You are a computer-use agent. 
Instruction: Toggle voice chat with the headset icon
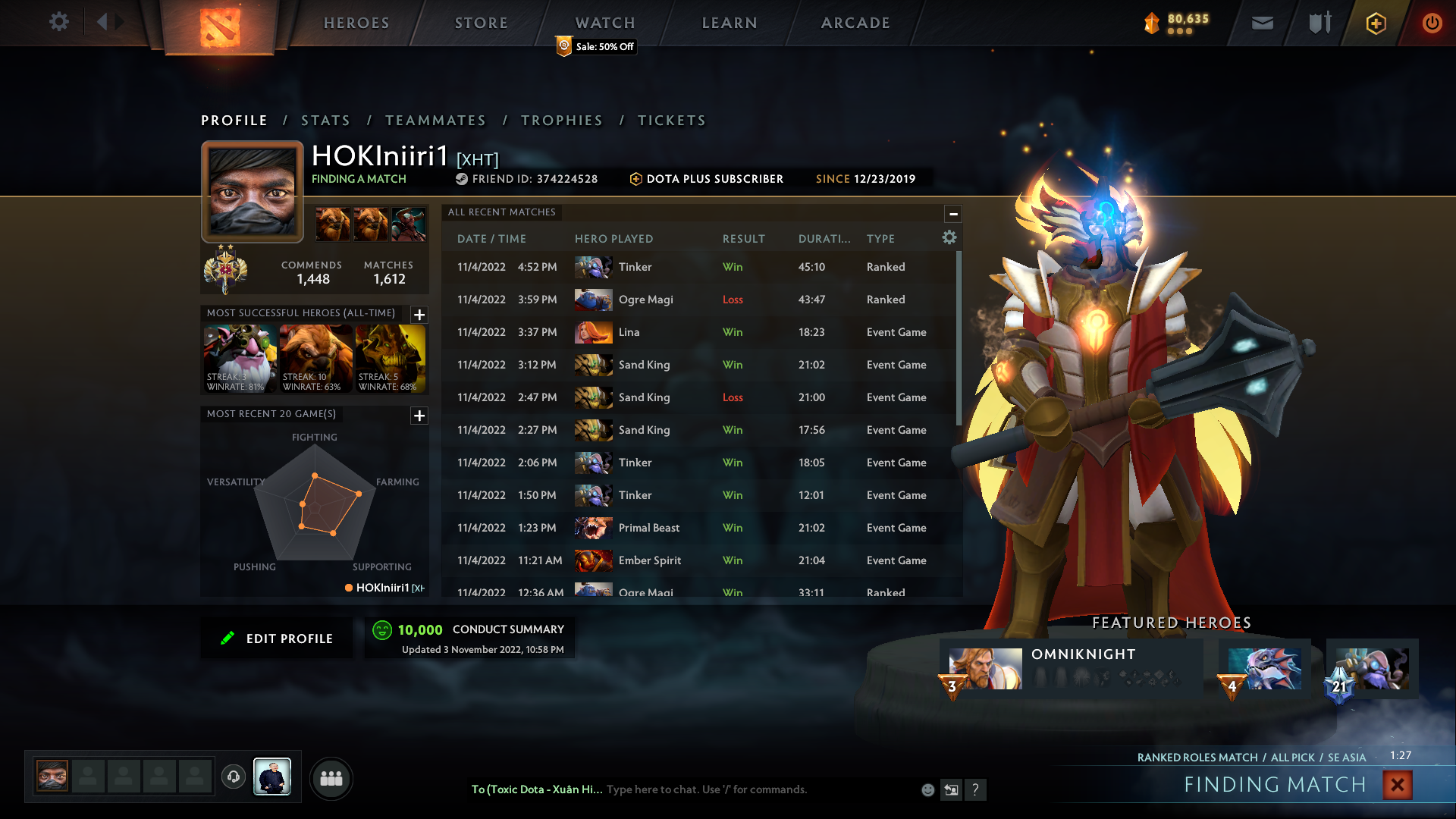click(234, 777)
